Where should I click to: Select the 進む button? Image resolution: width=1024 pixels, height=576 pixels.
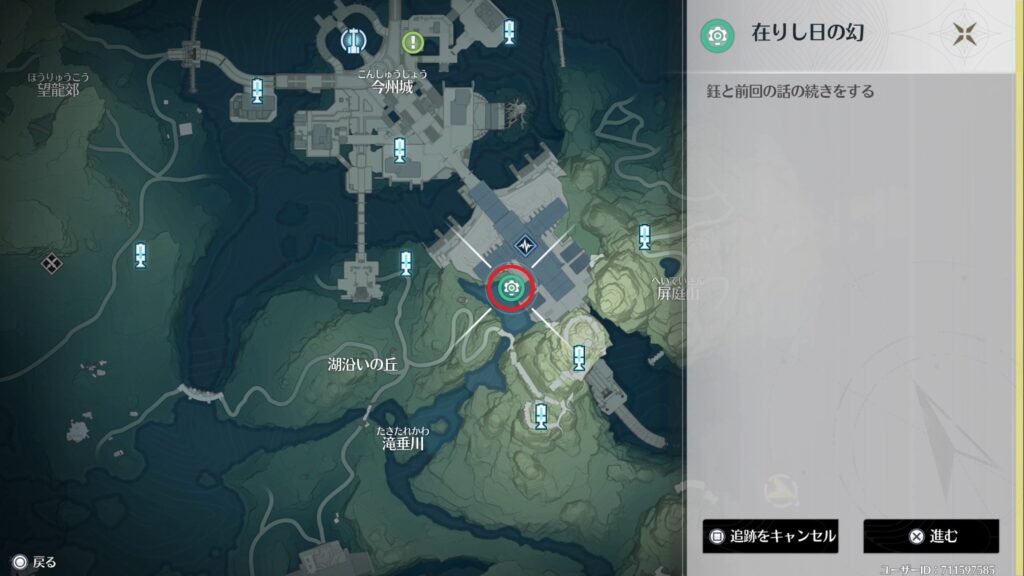click(931, 536)
